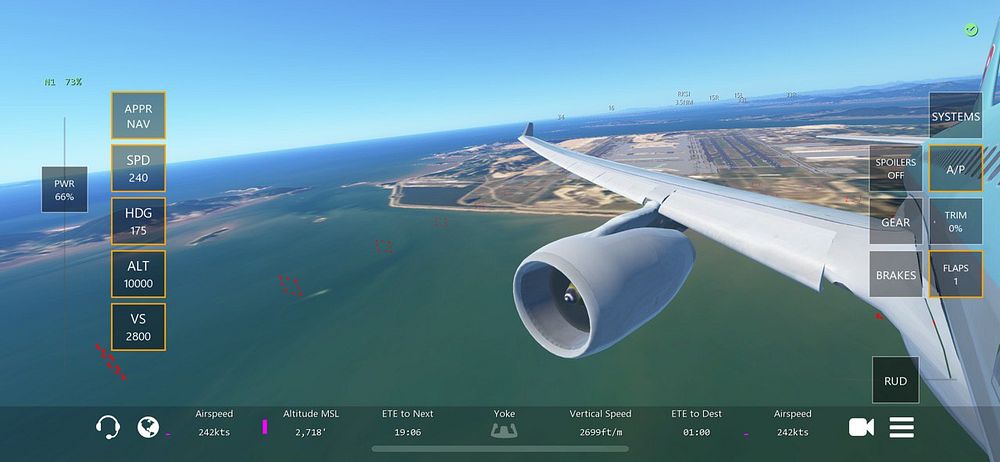Toggle the VS 2800 vertical speed button

(x=138, y=328)
